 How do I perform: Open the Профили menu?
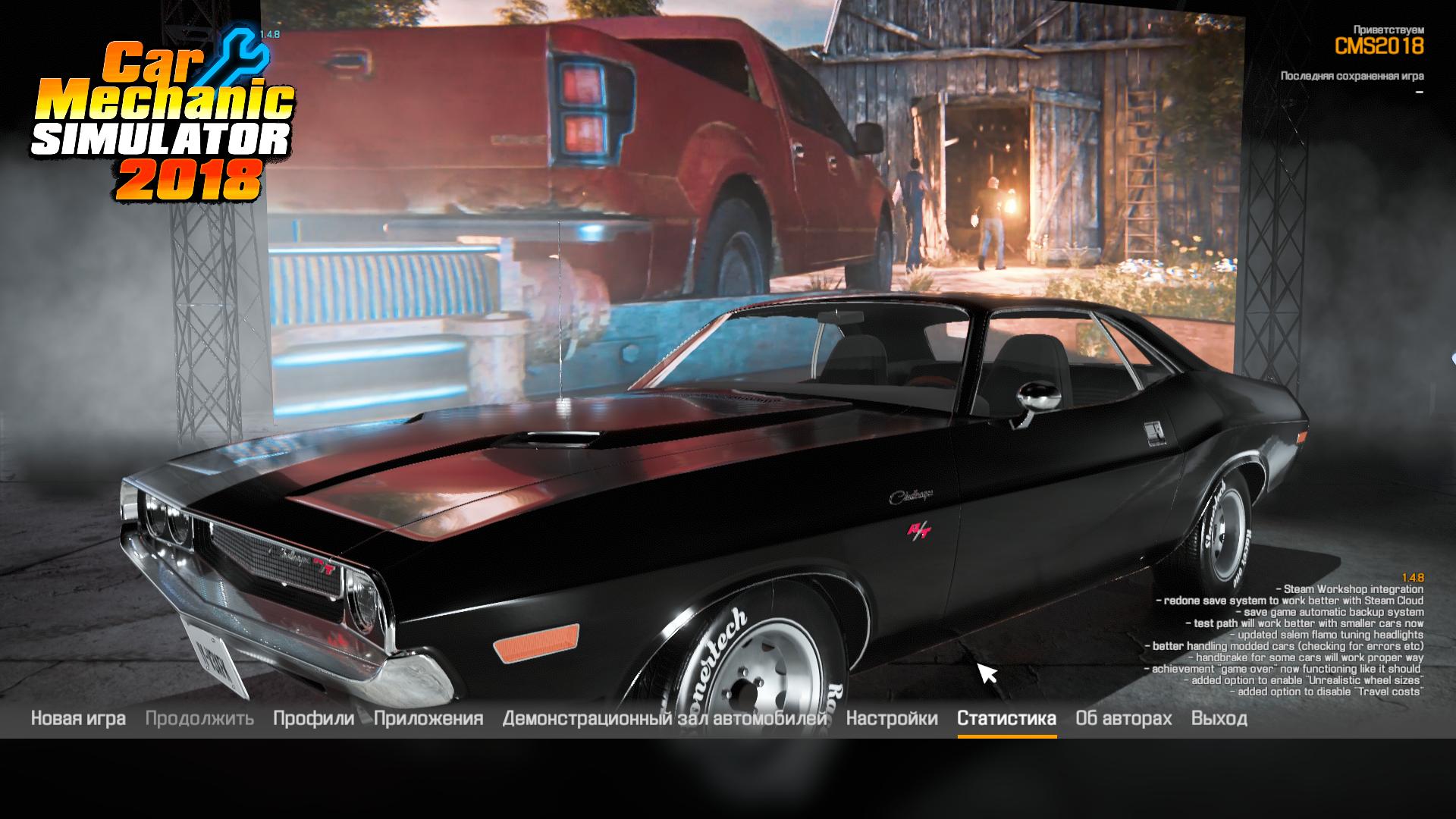(313, 718)
